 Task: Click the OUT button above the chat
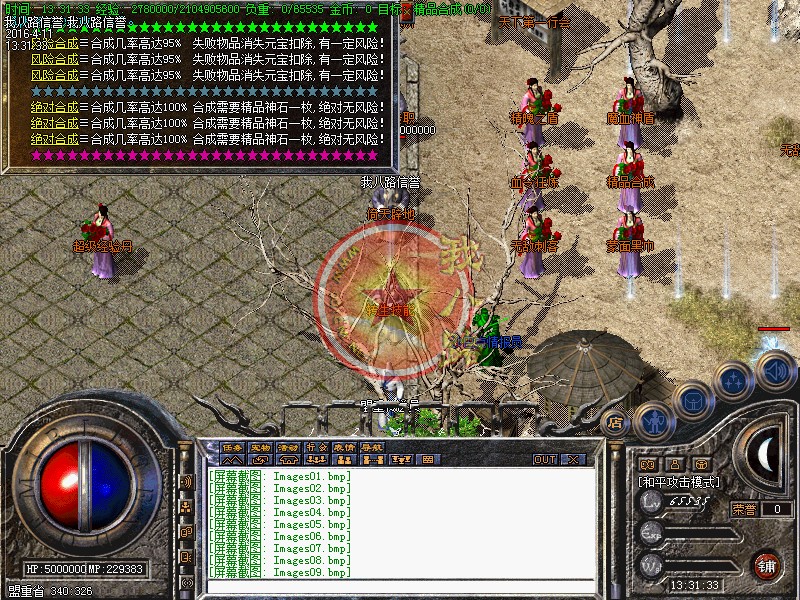click(544, 459)
